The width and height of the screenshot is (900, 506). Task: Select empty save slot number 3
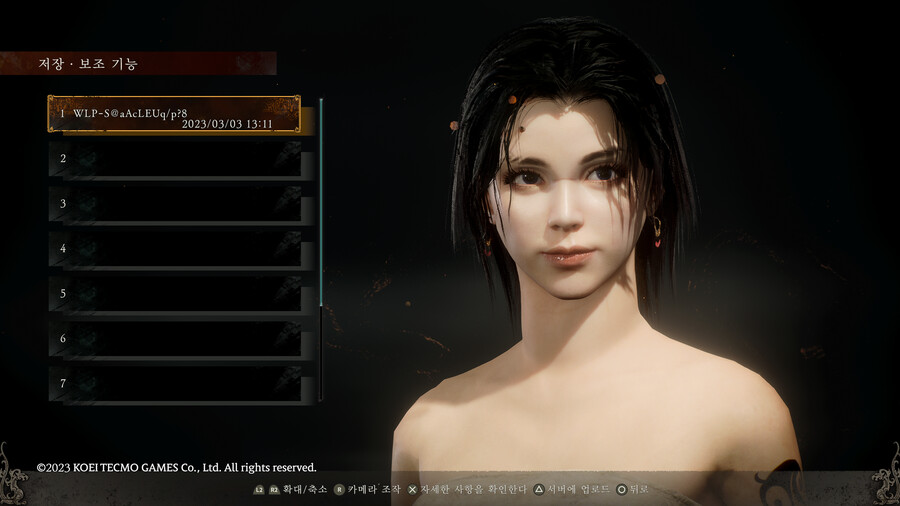point(174,204)
